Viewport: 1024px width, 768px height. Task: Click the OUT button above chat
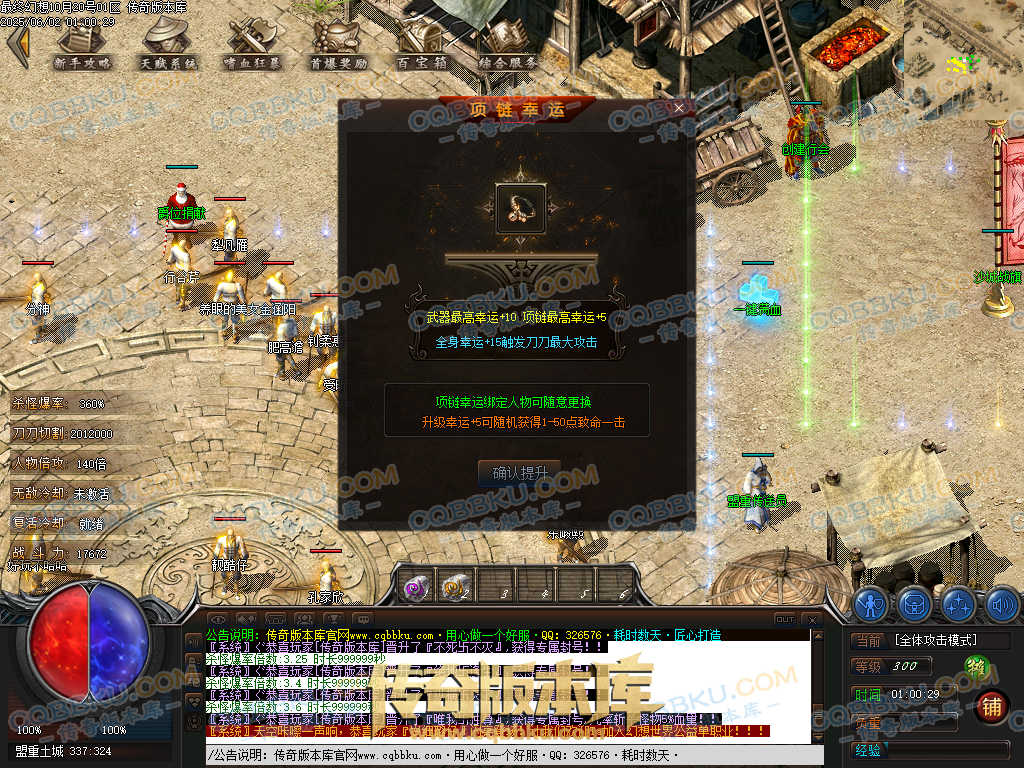(785, 619)
